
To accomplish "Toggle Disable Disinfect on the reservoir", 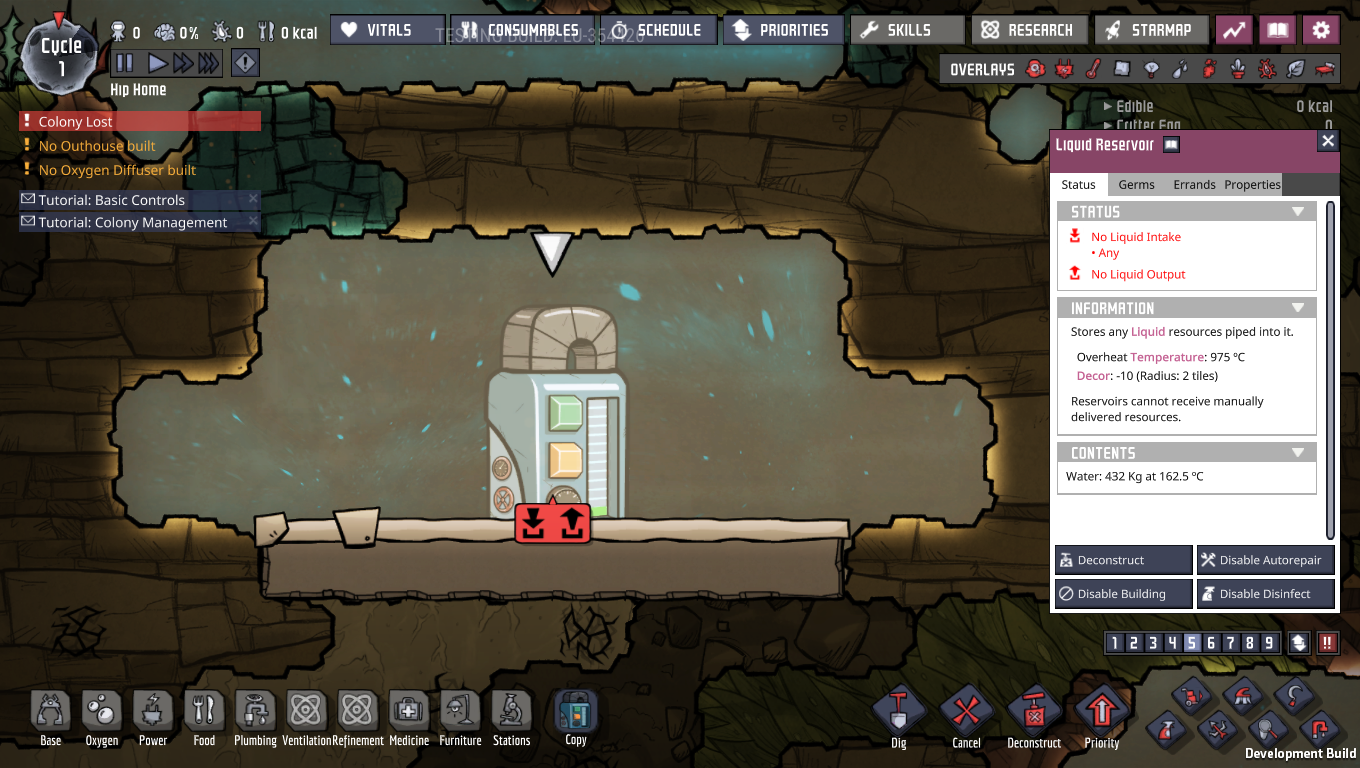I will 1265,593.
